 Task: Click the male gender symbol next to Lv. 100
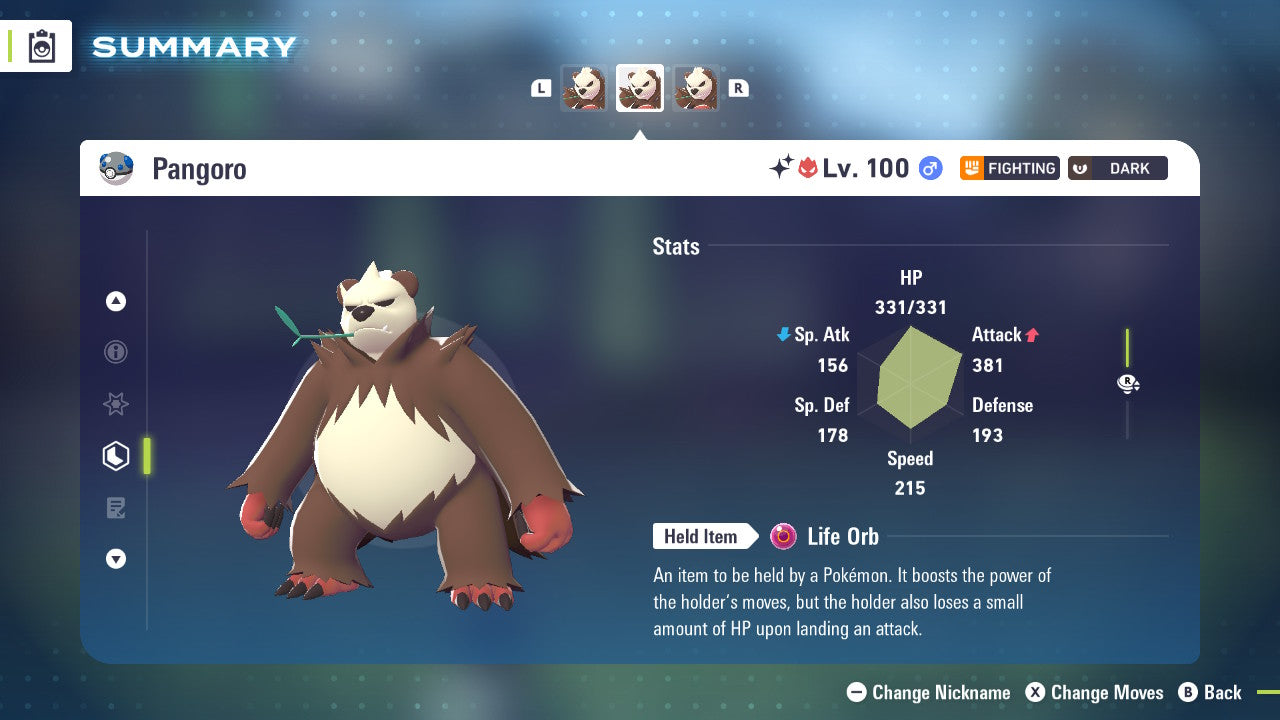930,169
